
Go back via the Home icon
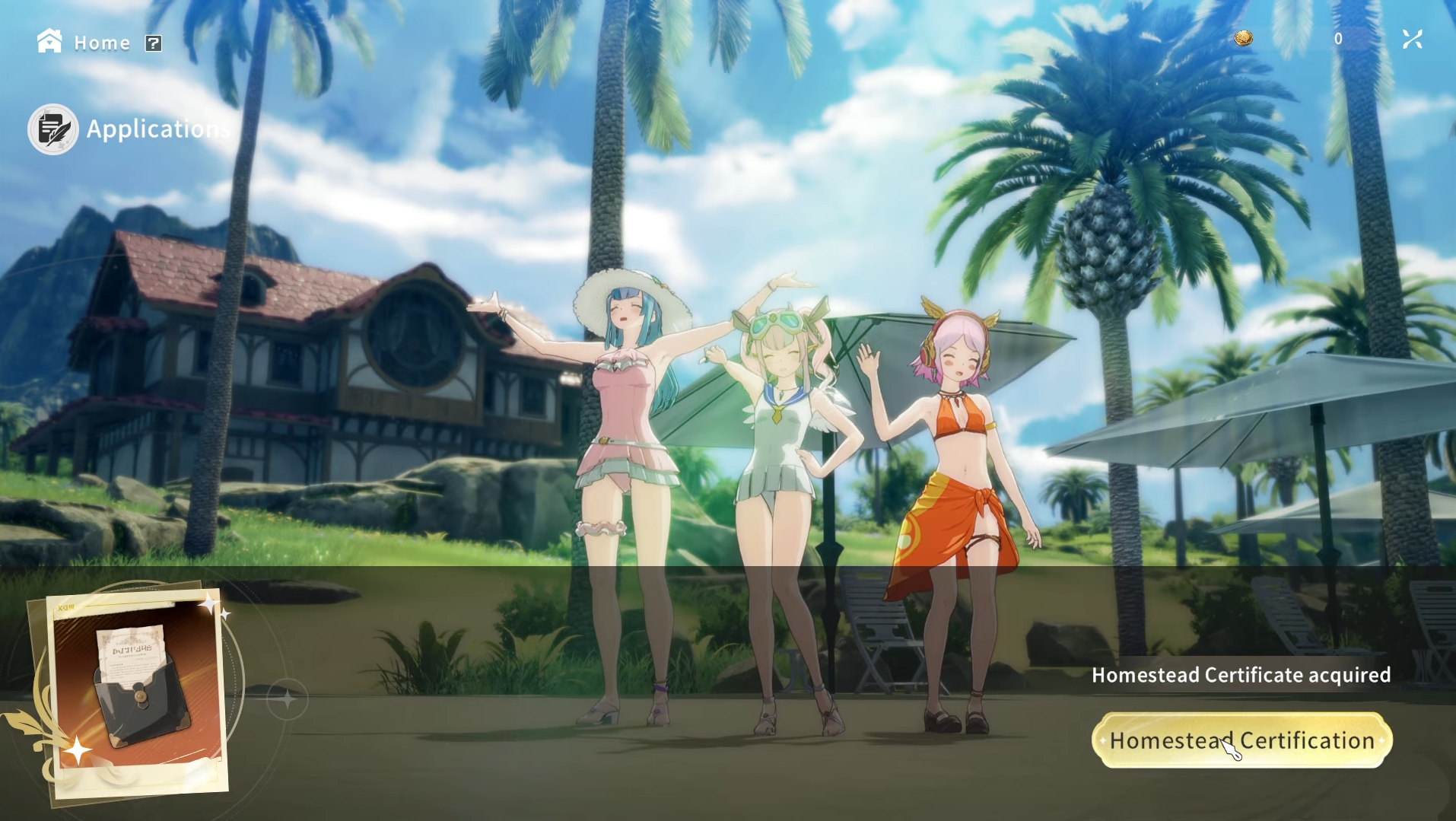[49, 41]
